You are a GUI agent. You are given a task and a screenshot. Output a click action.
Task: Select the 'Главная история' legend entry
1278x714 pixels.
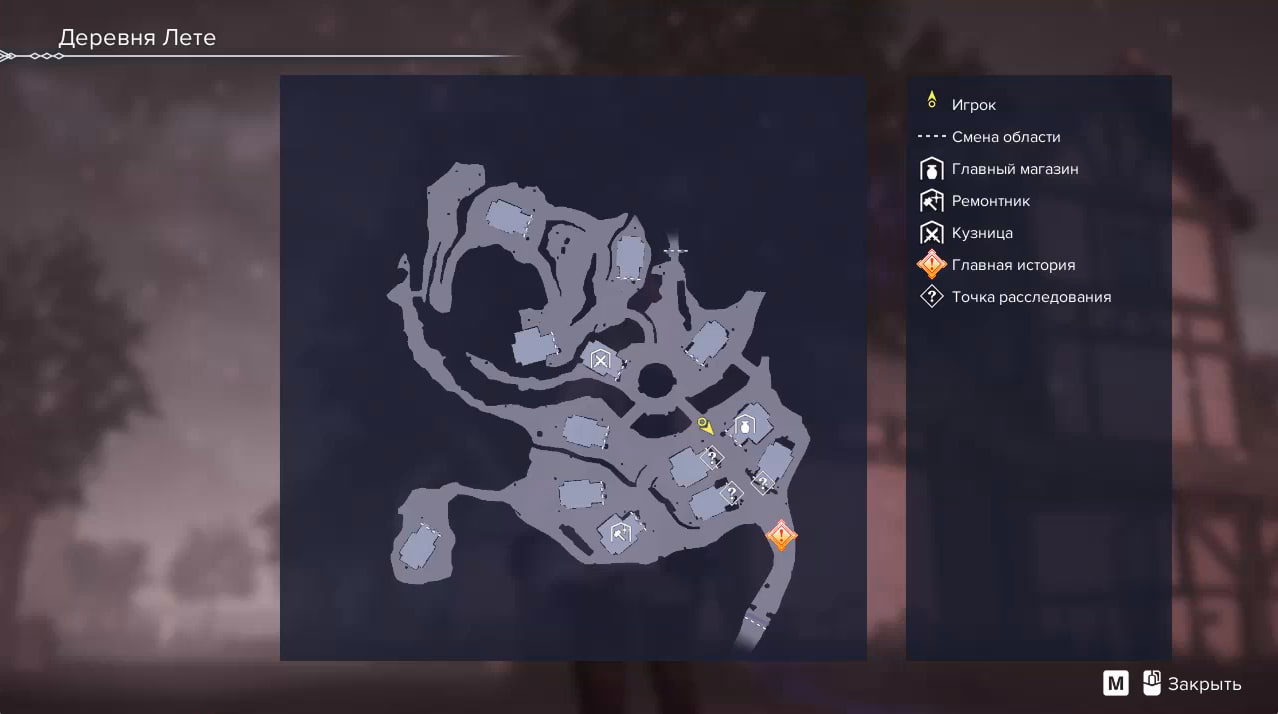1013,265
